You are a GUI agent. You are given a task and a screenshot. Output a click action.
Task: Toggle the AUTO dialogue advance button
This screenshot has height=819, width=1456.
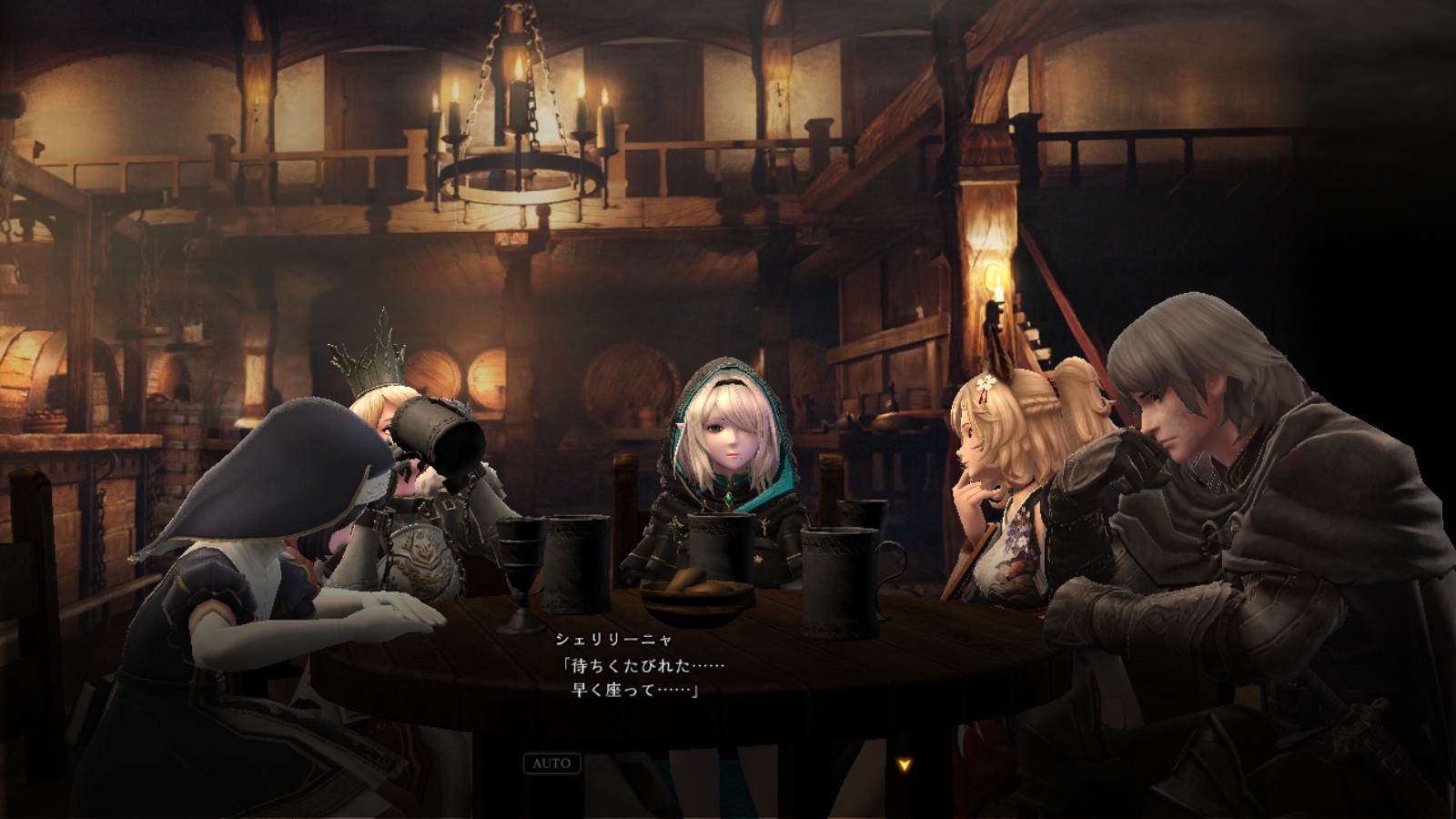coord(551,763)
